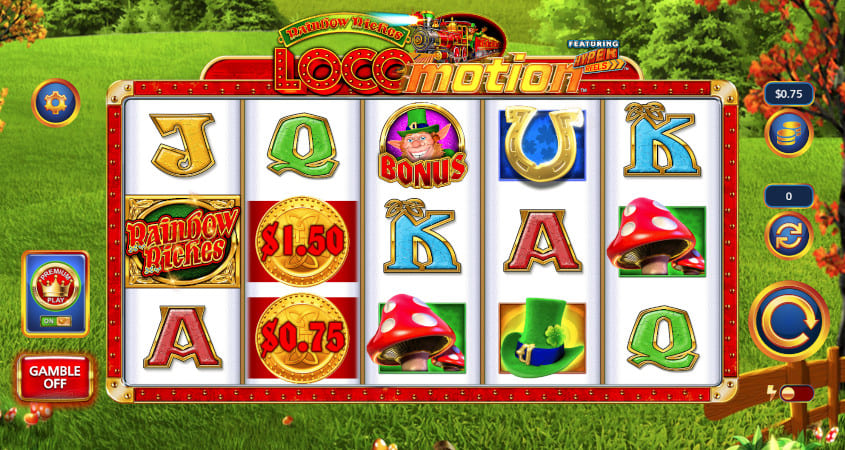Open the coin stack bet selector
This screenshot has width=845, height=450.
pyautogui.click(x=788, y=133)
